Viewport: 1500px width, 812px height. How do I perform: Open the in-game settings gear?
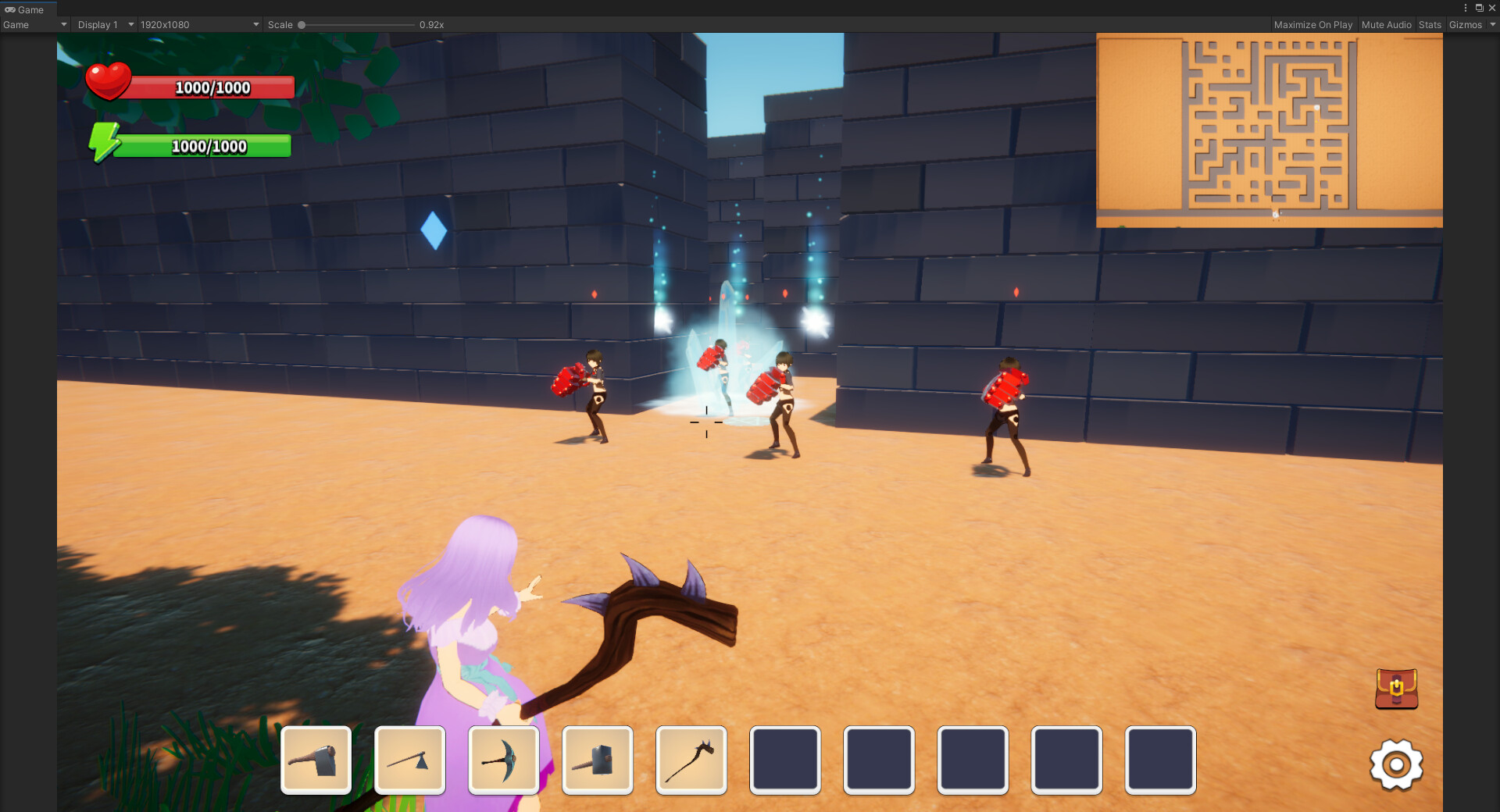(x=1398, y=766)
